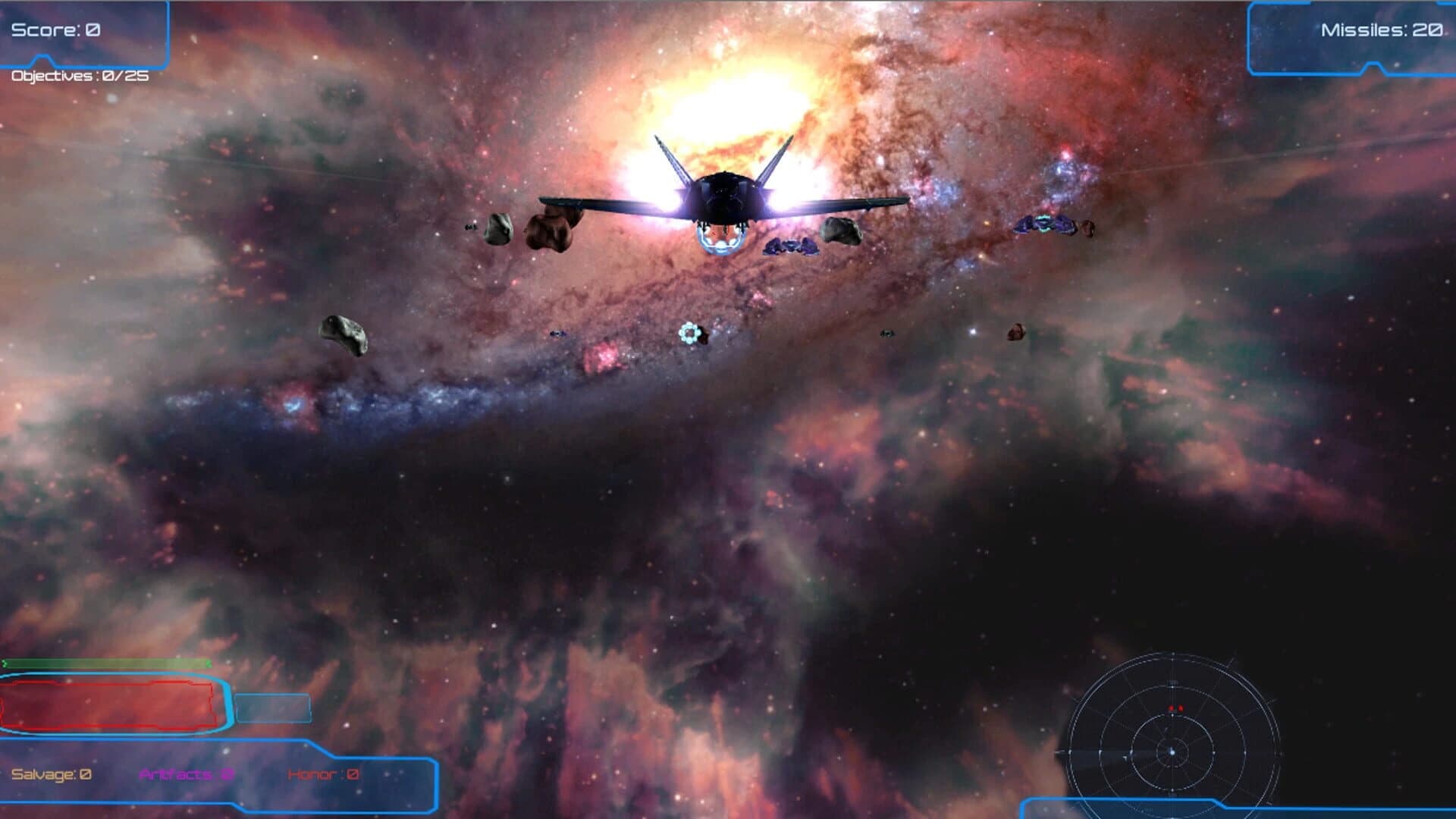
Task: Click the white gear-shaped pickup item
Action: tap(689, 332)
